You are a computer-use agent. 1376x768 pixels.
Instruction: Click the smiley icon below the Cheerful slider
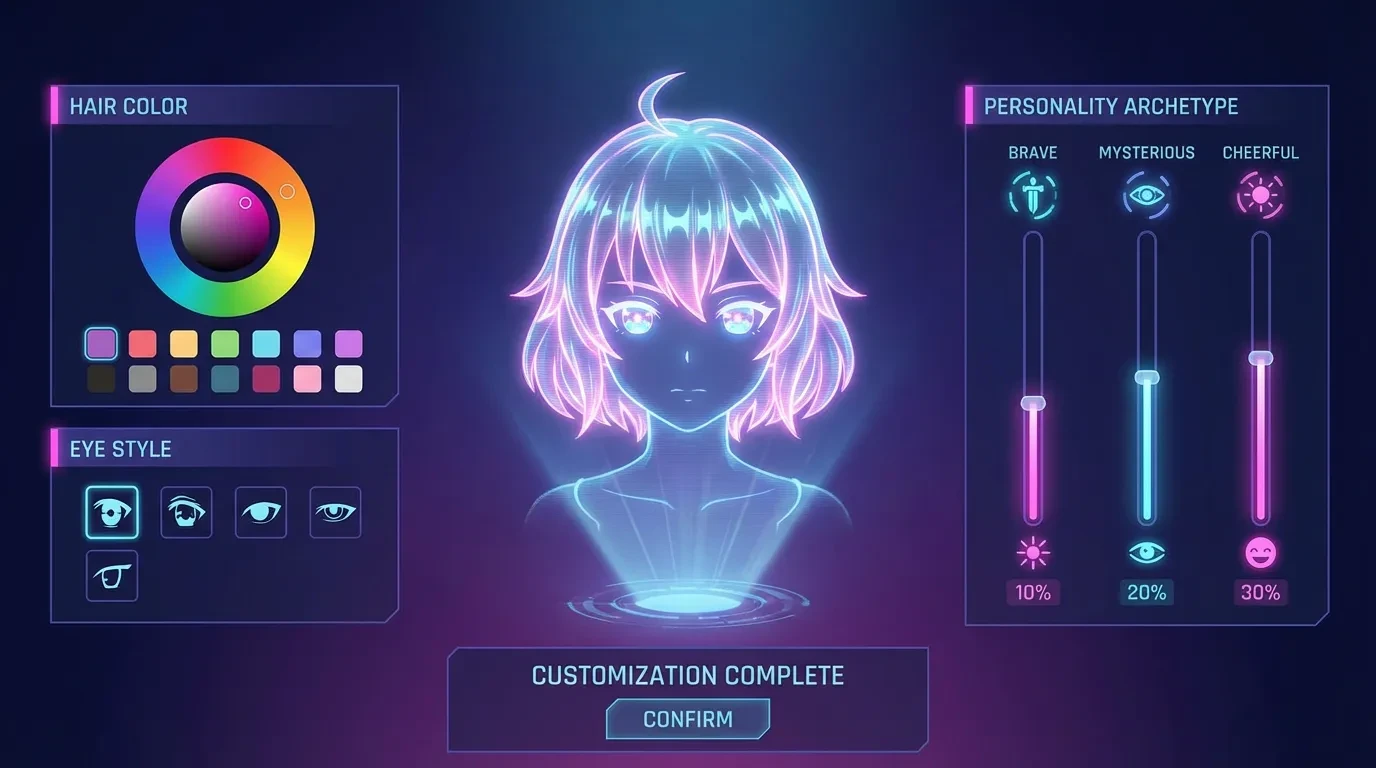pos(1260,551)
